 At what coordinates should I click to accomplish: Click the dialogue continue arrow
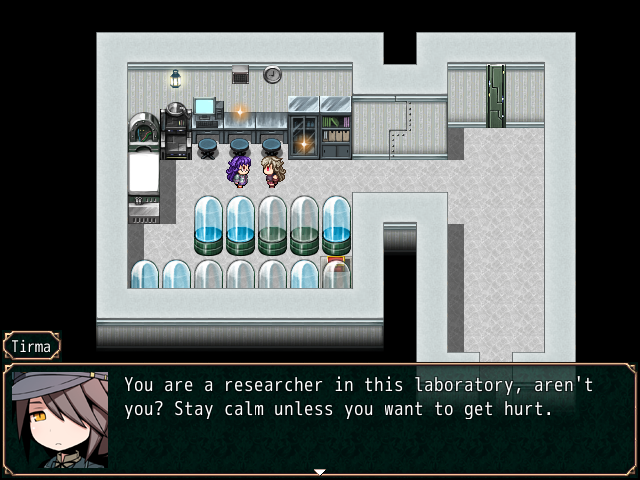coord(320,471)
